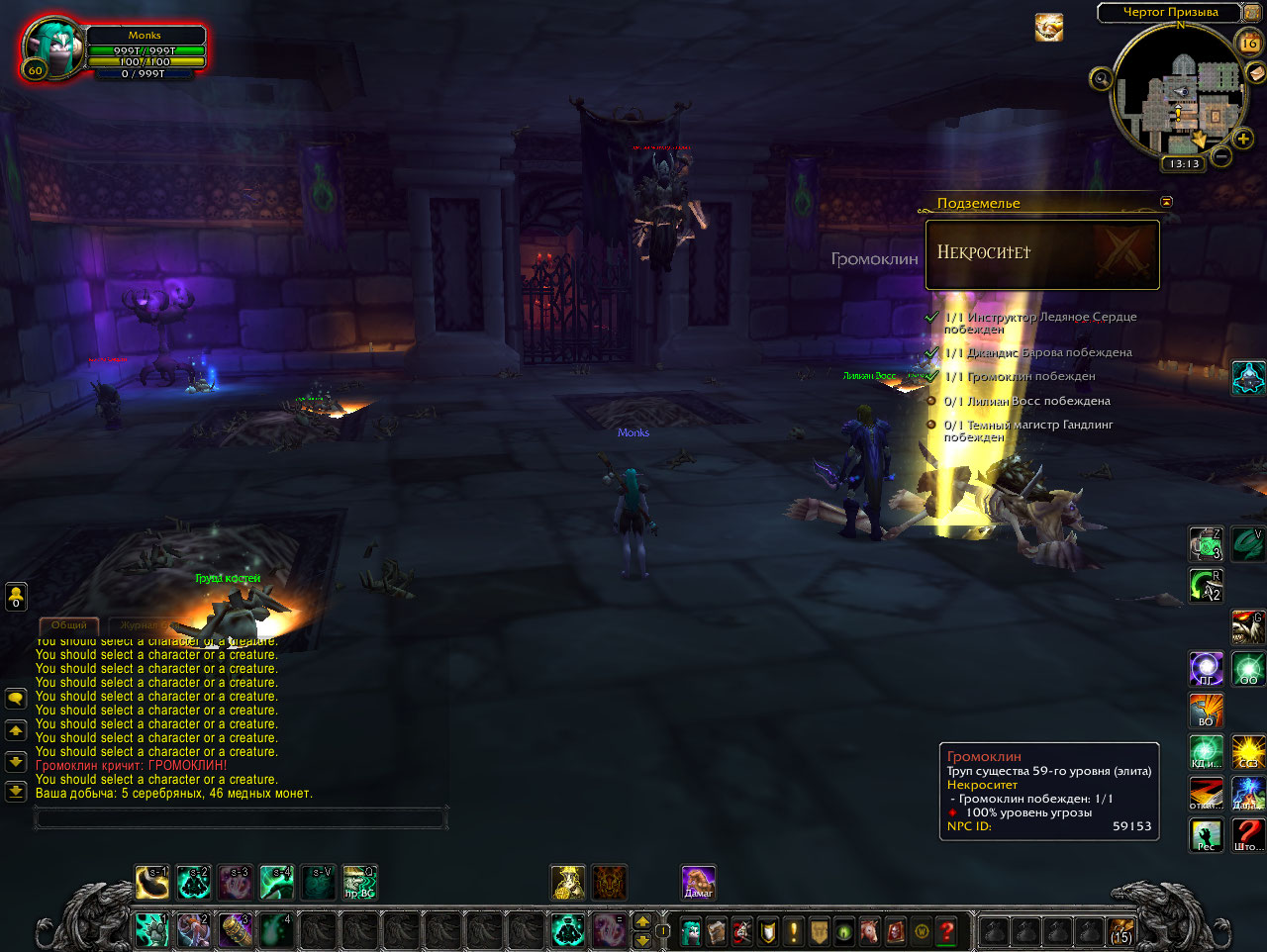Click the chat input box
Viewport: 1267px width, 952px height.
point(241,817)
